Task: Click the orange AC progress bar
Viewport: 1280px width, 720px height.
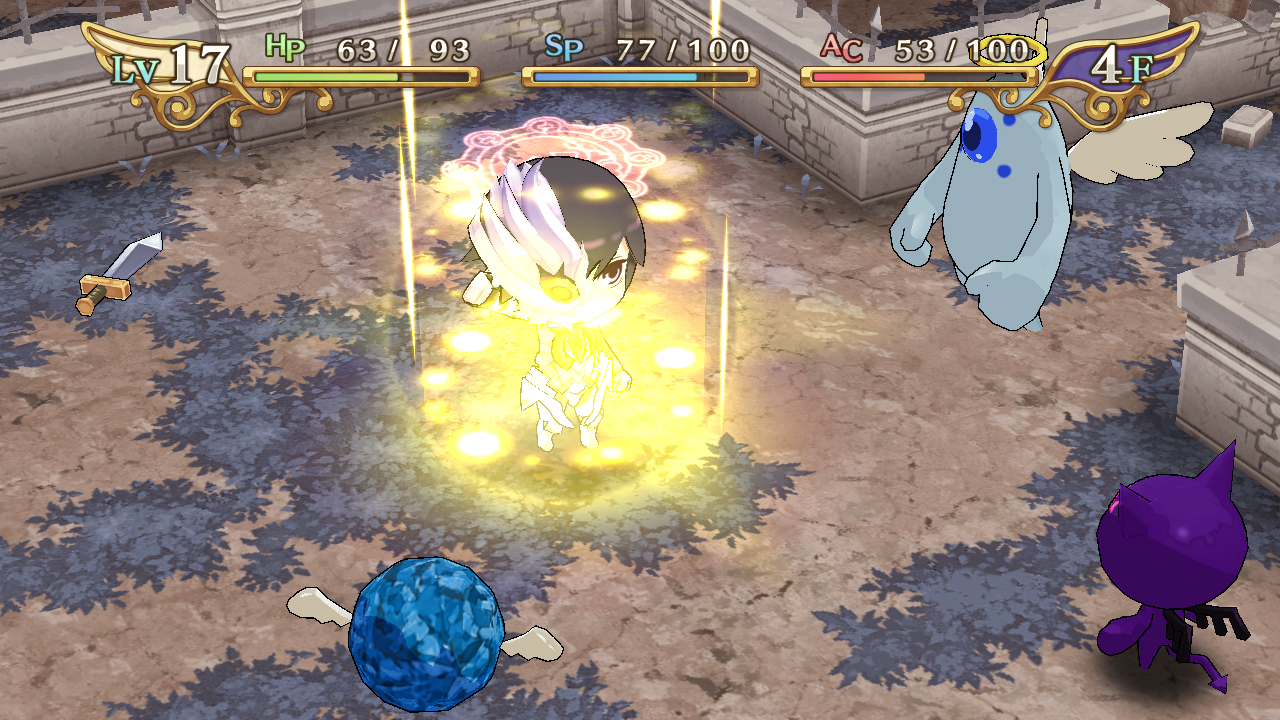Action: (x=920, y=73)
